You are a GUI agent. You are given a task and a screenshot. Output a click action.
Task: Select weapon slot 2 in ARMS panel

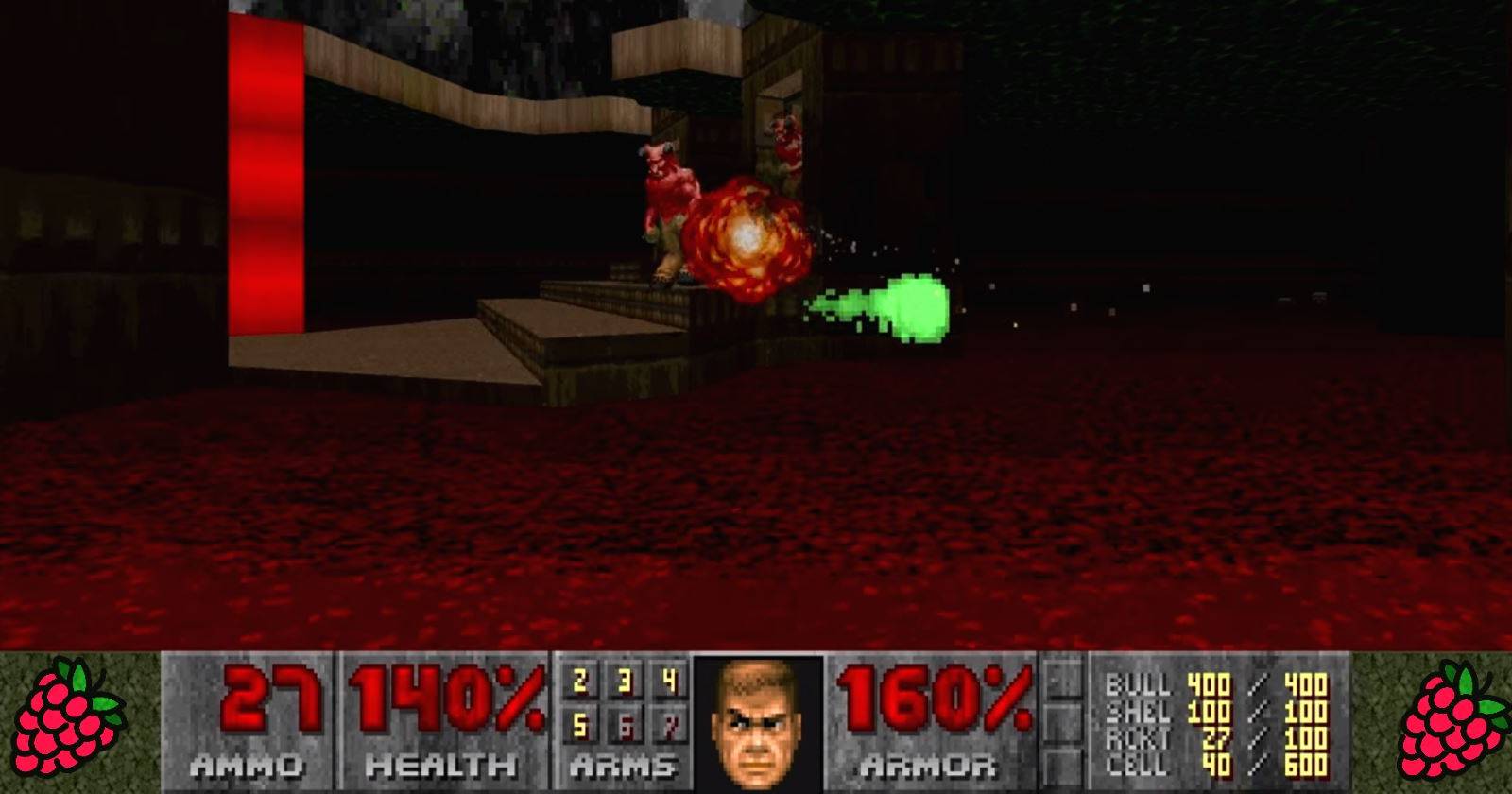[x=579, y=679]
